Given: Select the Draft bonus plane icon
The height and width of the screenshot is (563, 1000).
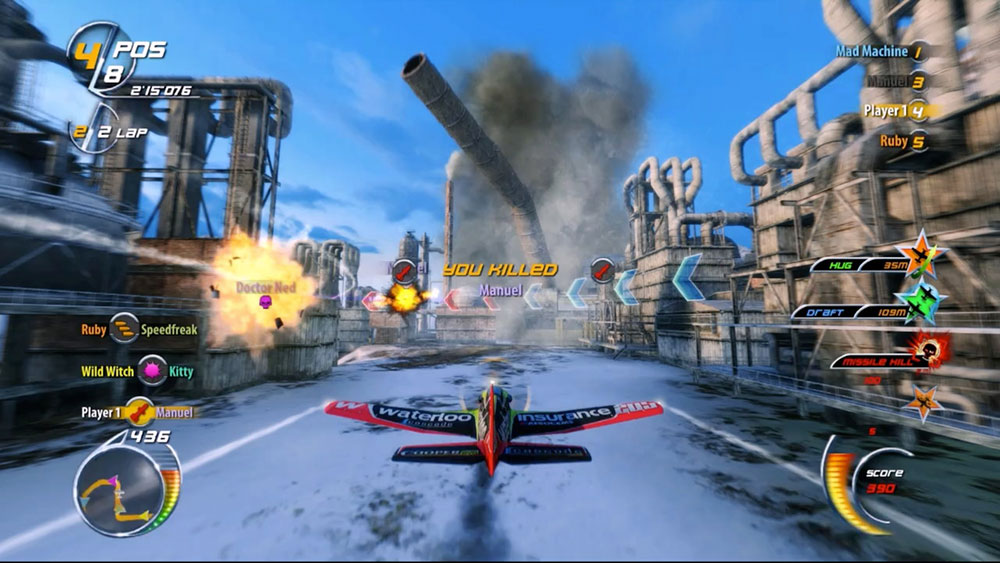Looking at the screenshot, I should tap(921, 301).
